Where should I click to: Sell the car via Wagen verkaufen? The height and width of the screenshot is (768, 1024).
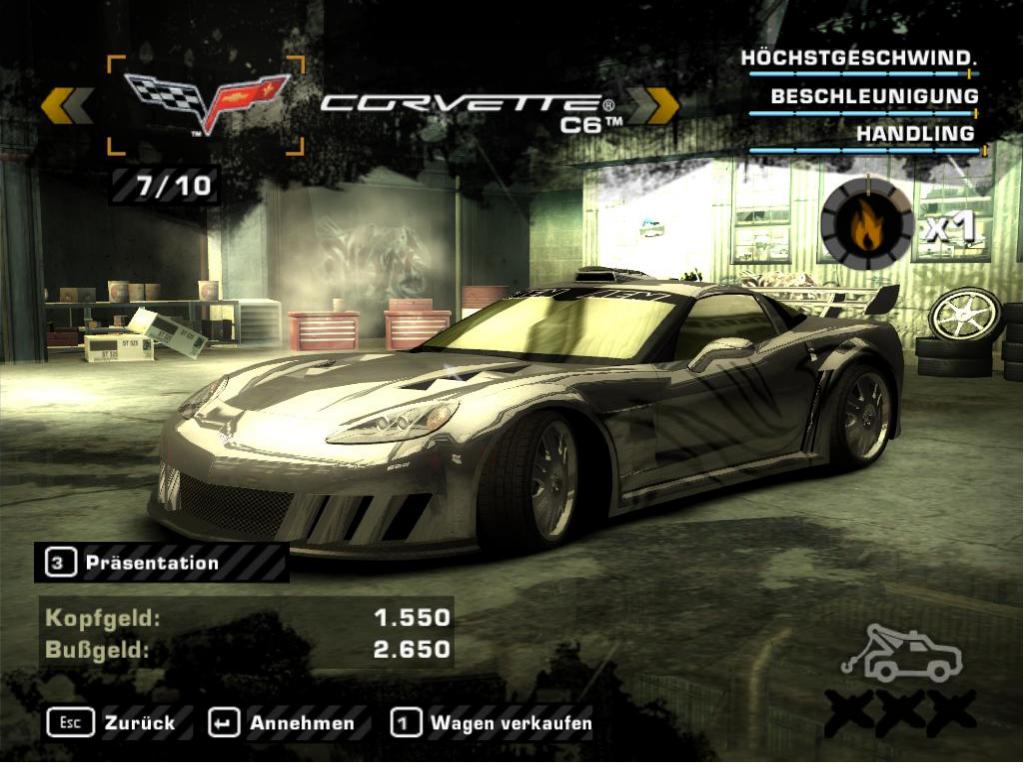click(492, 722)
